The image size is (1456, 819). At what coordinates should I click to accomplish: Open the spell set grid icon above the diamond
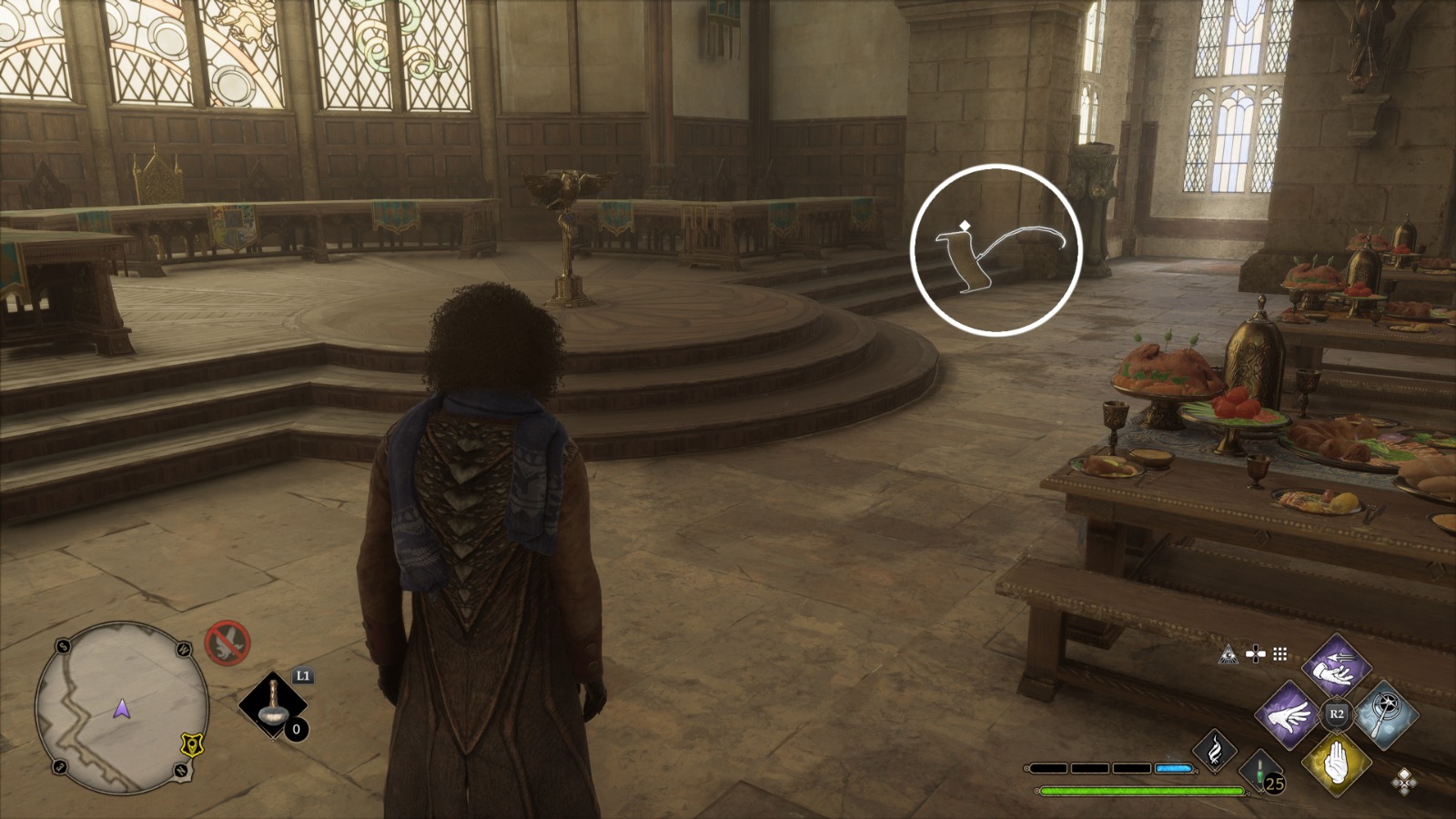(x=1279, y=655)
